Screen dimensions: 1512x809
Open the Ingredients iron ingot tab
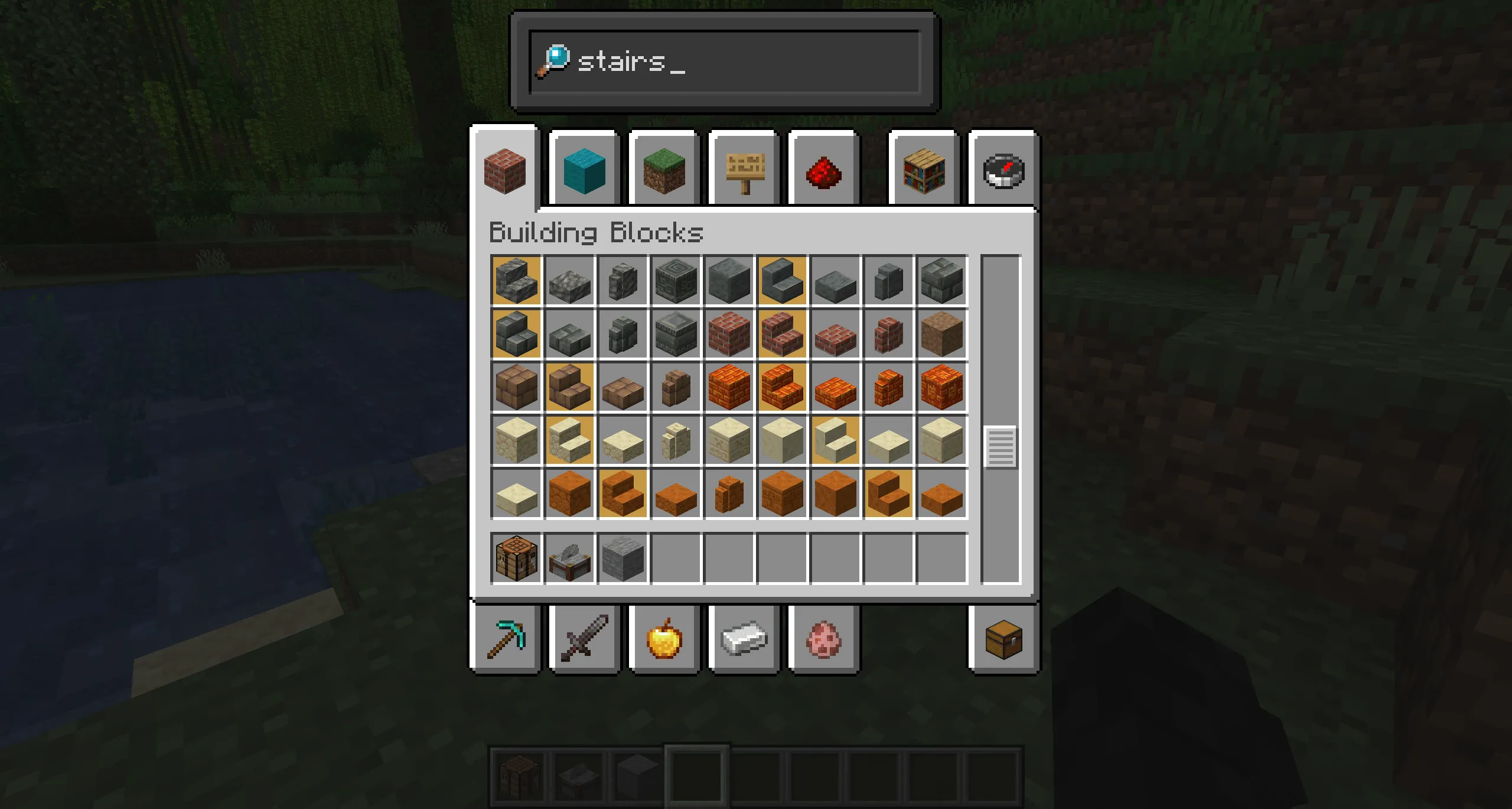pos(743,640)
